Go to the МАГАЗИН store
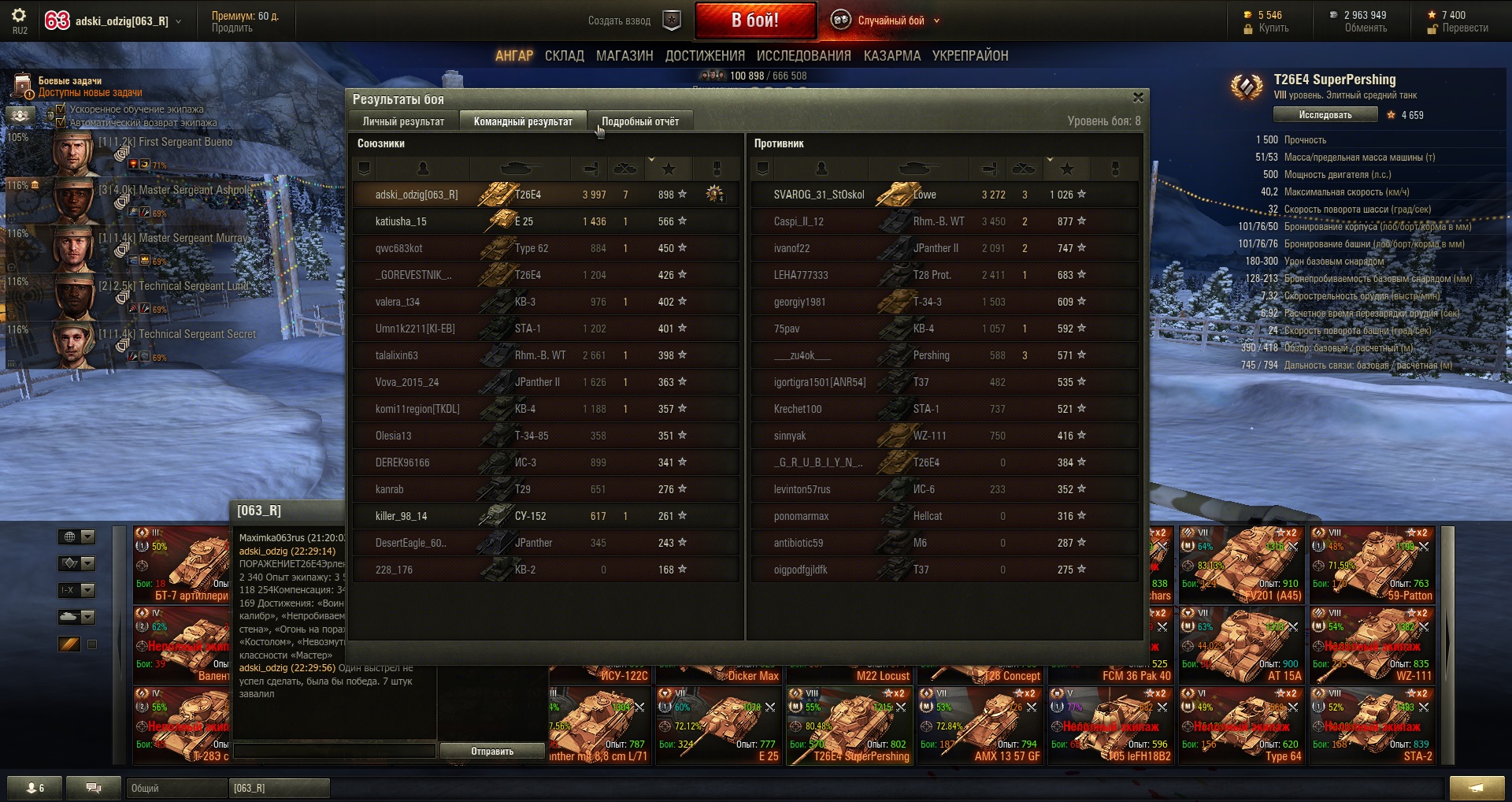This screenshot has width=1512, height=802. click(x=624, y=56)
